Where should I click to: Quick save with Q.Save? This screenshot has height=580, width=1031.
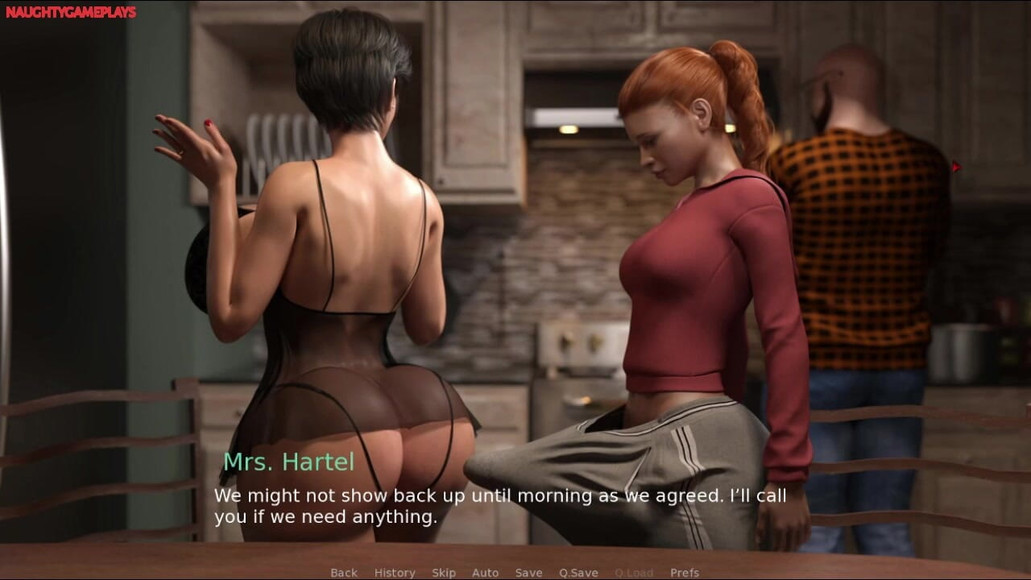click(578, 573)
